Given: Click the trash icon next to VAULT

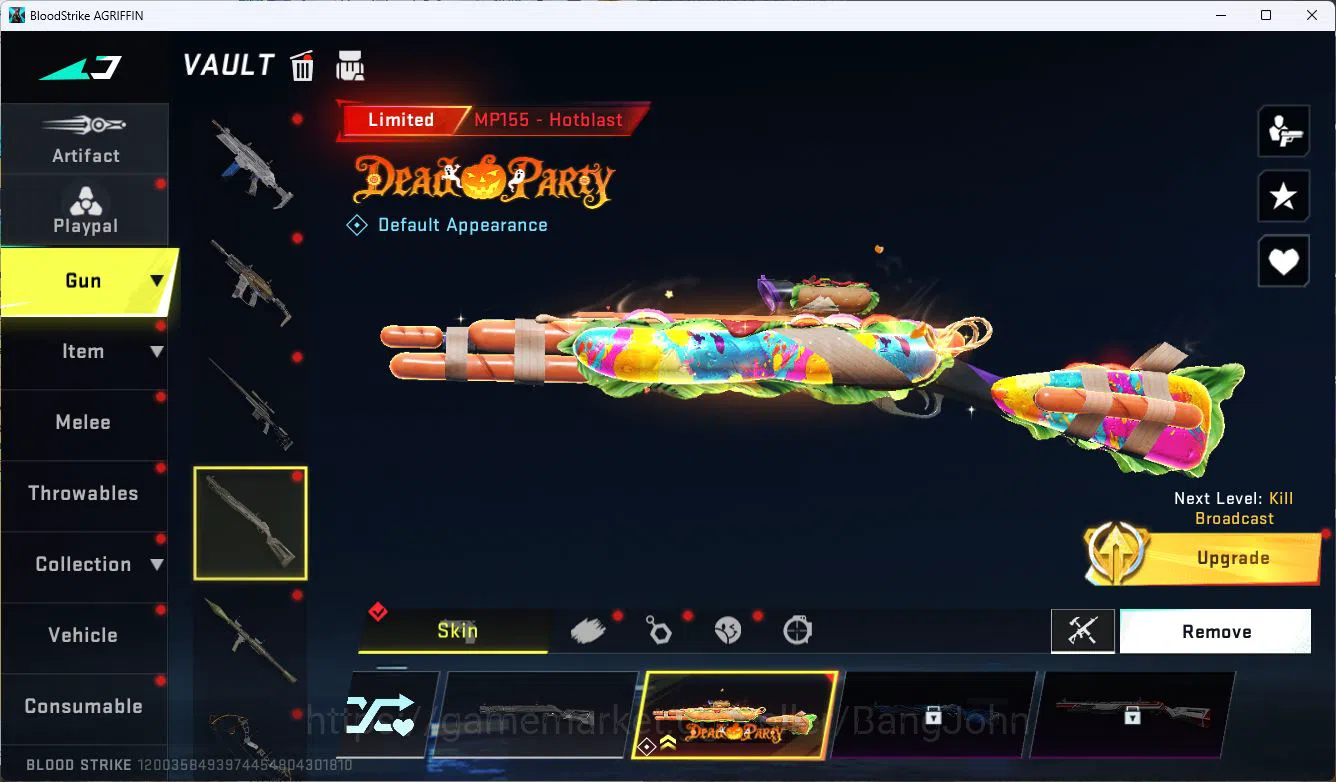Looking at the screenshot, I should click(x=301, y=65).
